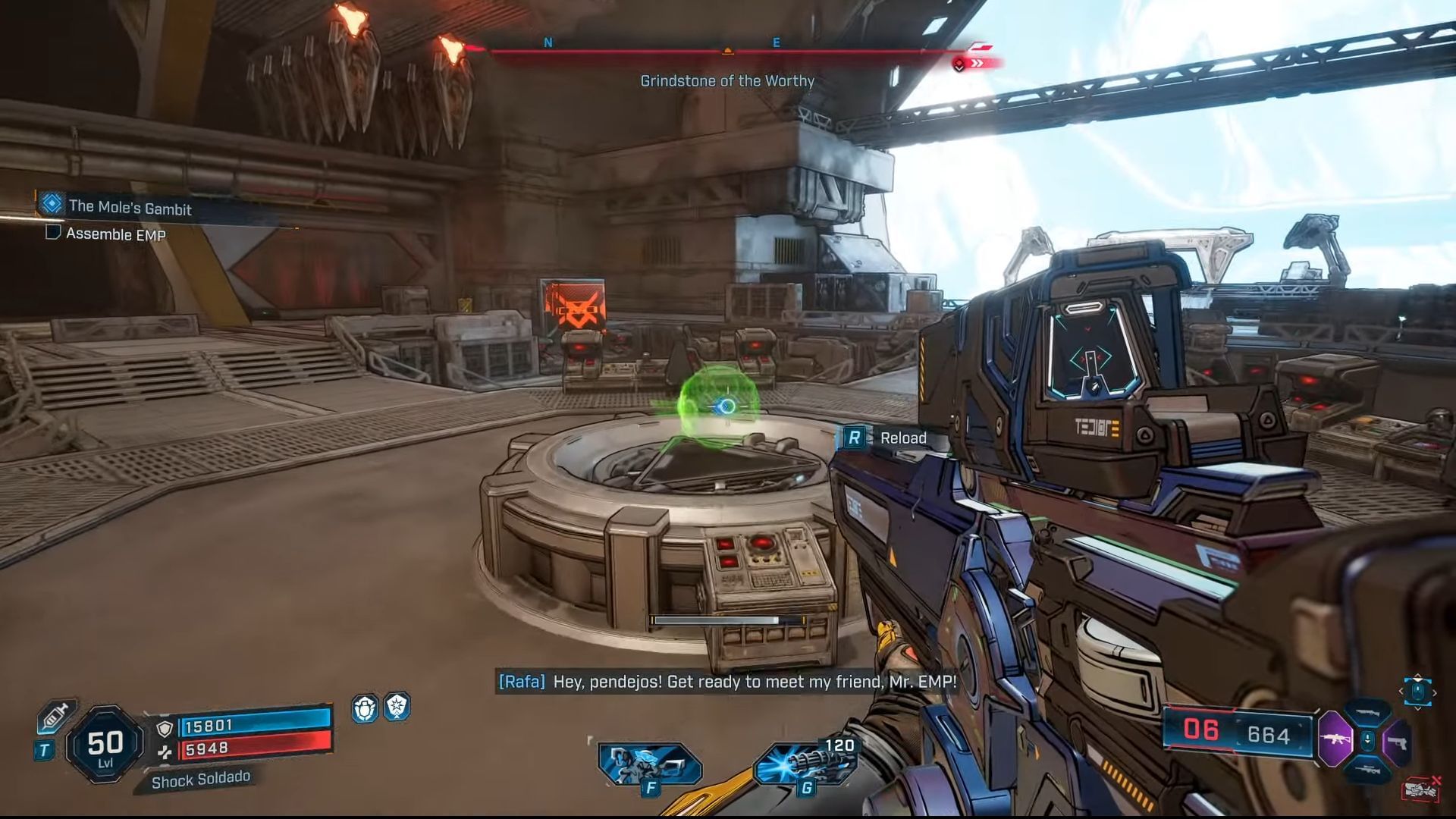
Task: Activate the action skill gunner icon
Action: pyautogui.click(x=649, y=764)
